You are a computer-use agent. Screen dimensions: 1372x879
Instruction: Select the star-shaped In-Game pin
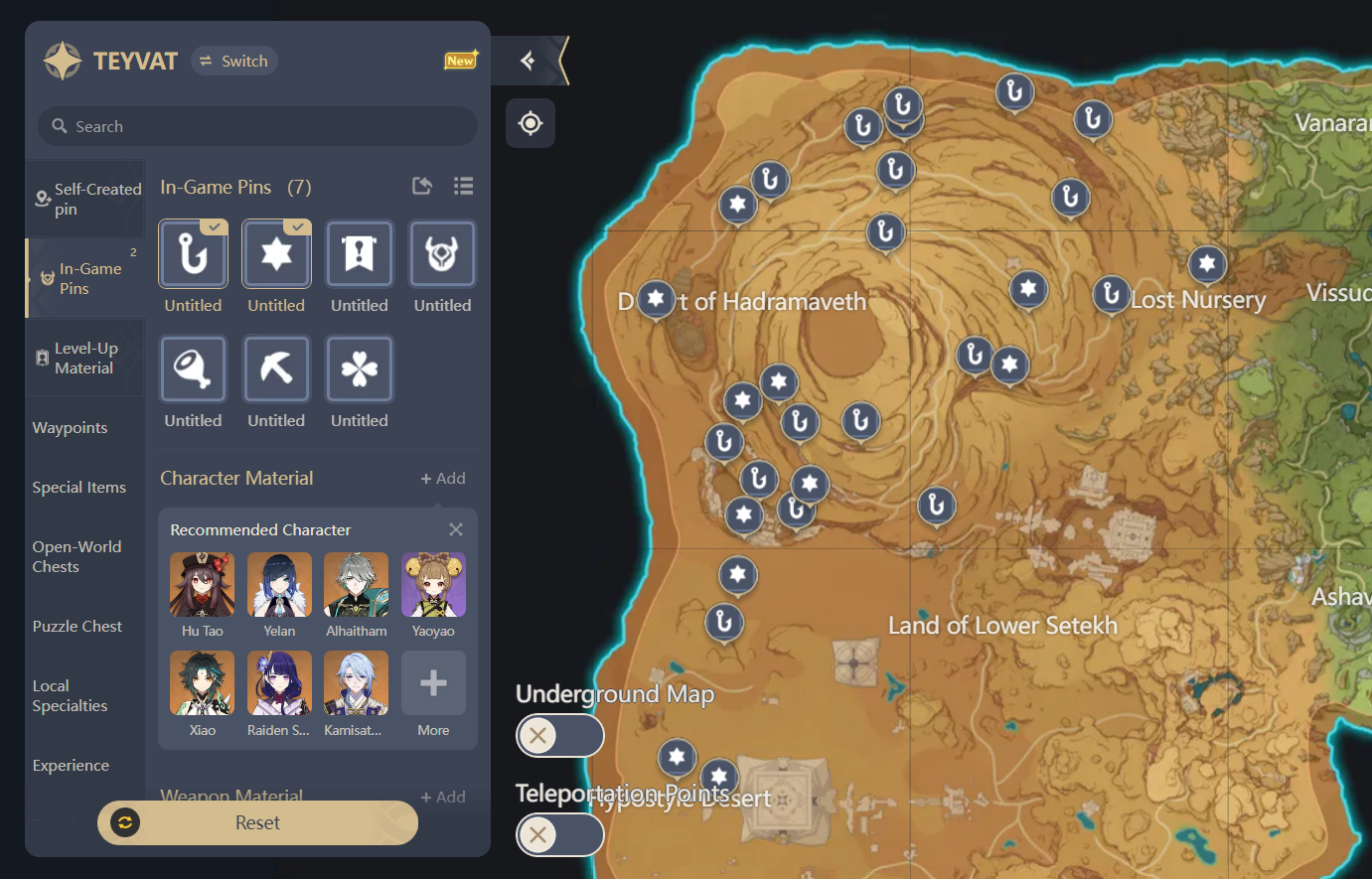point(276,254)
